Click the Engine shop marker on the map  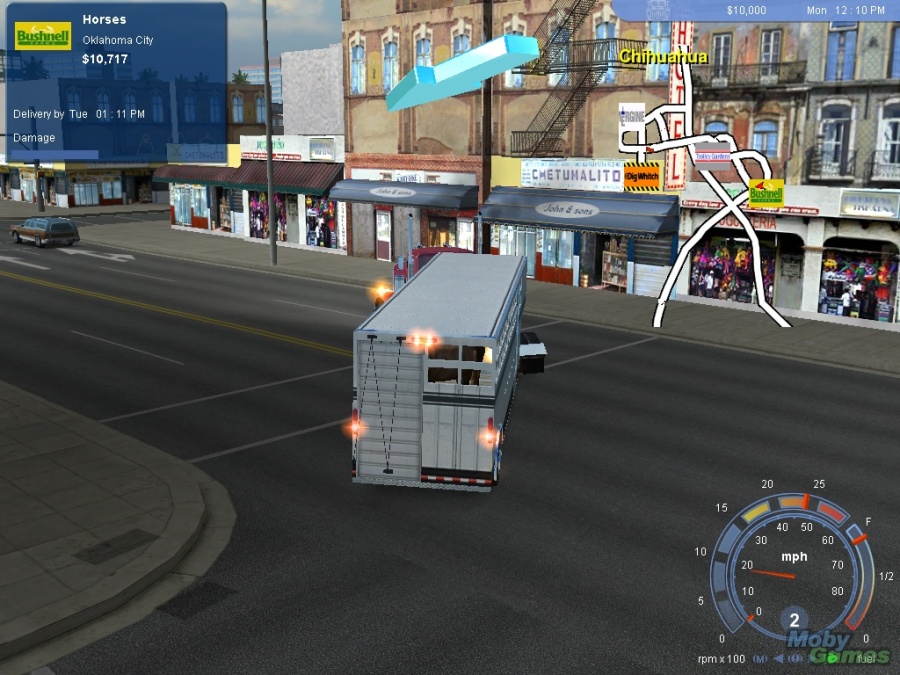[x=632, y=115]
